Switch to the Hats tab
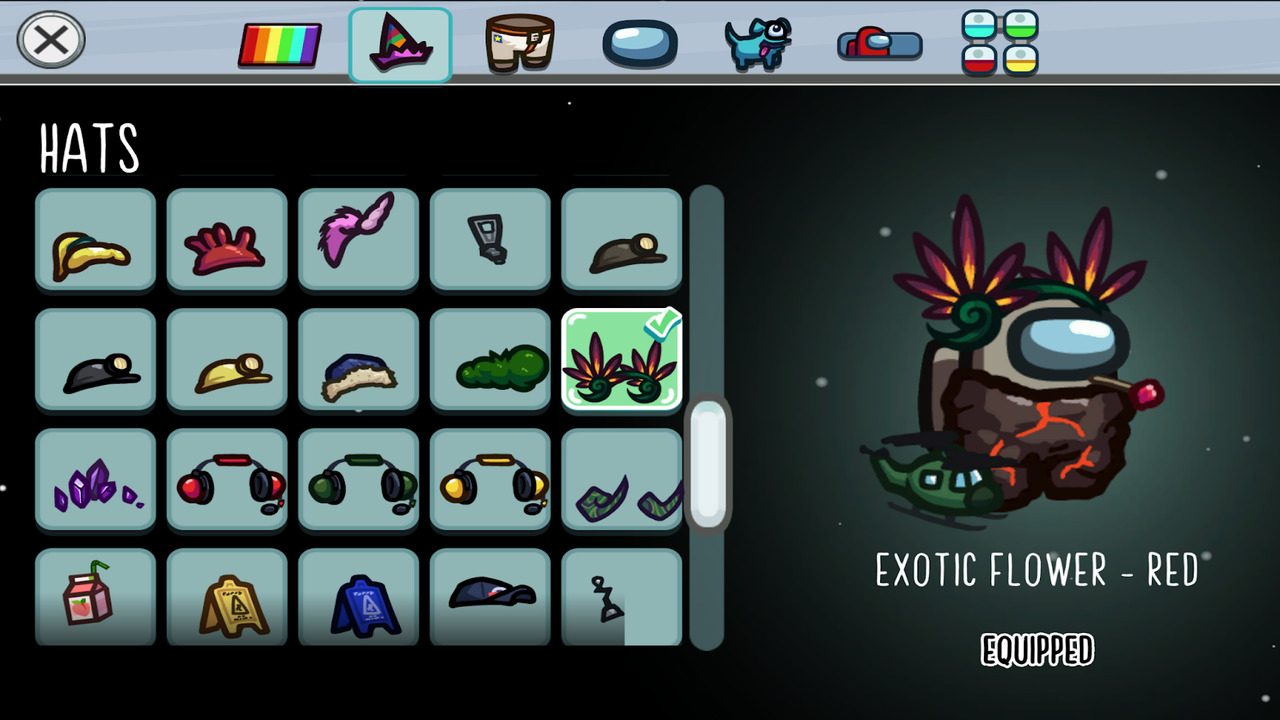Viewport: 1280px width, 720px height. tap(400, 43)
